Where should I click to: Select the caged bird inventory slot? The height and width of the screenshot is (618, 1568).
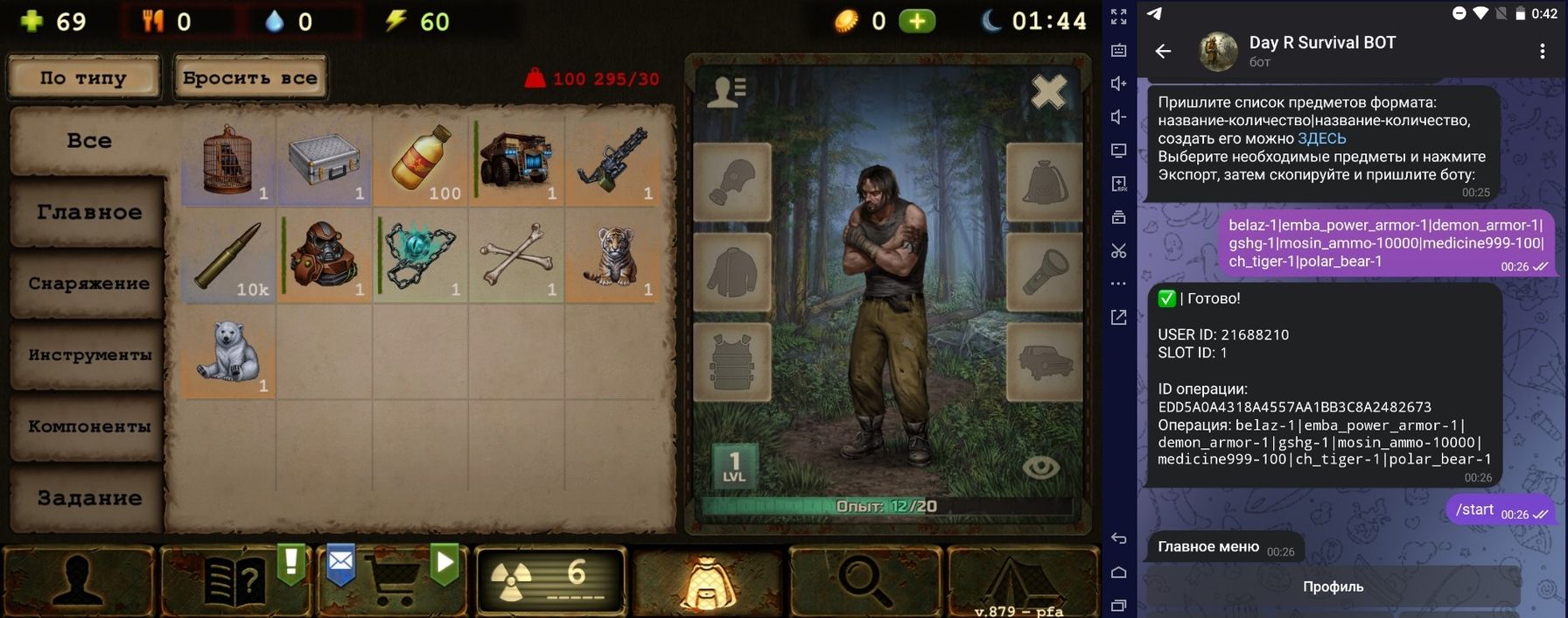coord(228,161)
